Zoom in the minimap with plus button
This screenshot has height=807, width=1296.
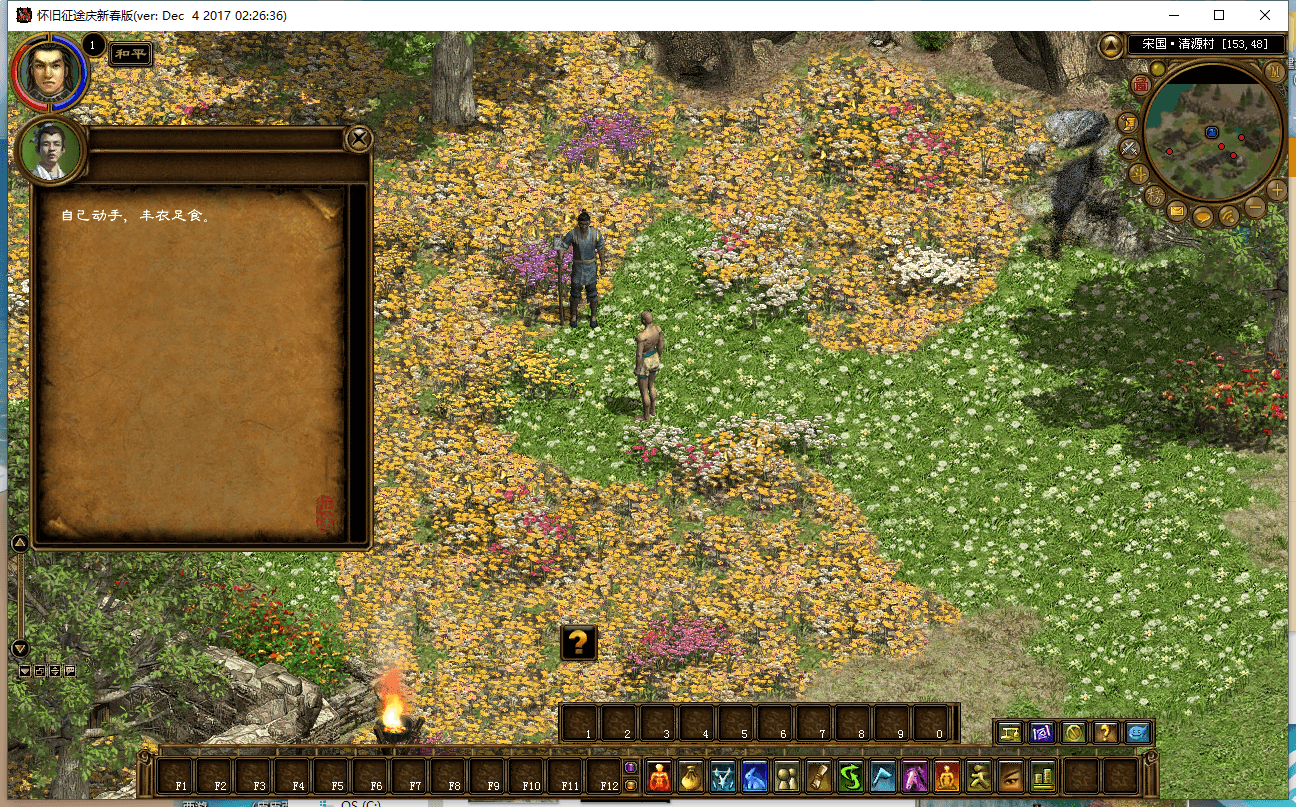[x=1276, y=190]
